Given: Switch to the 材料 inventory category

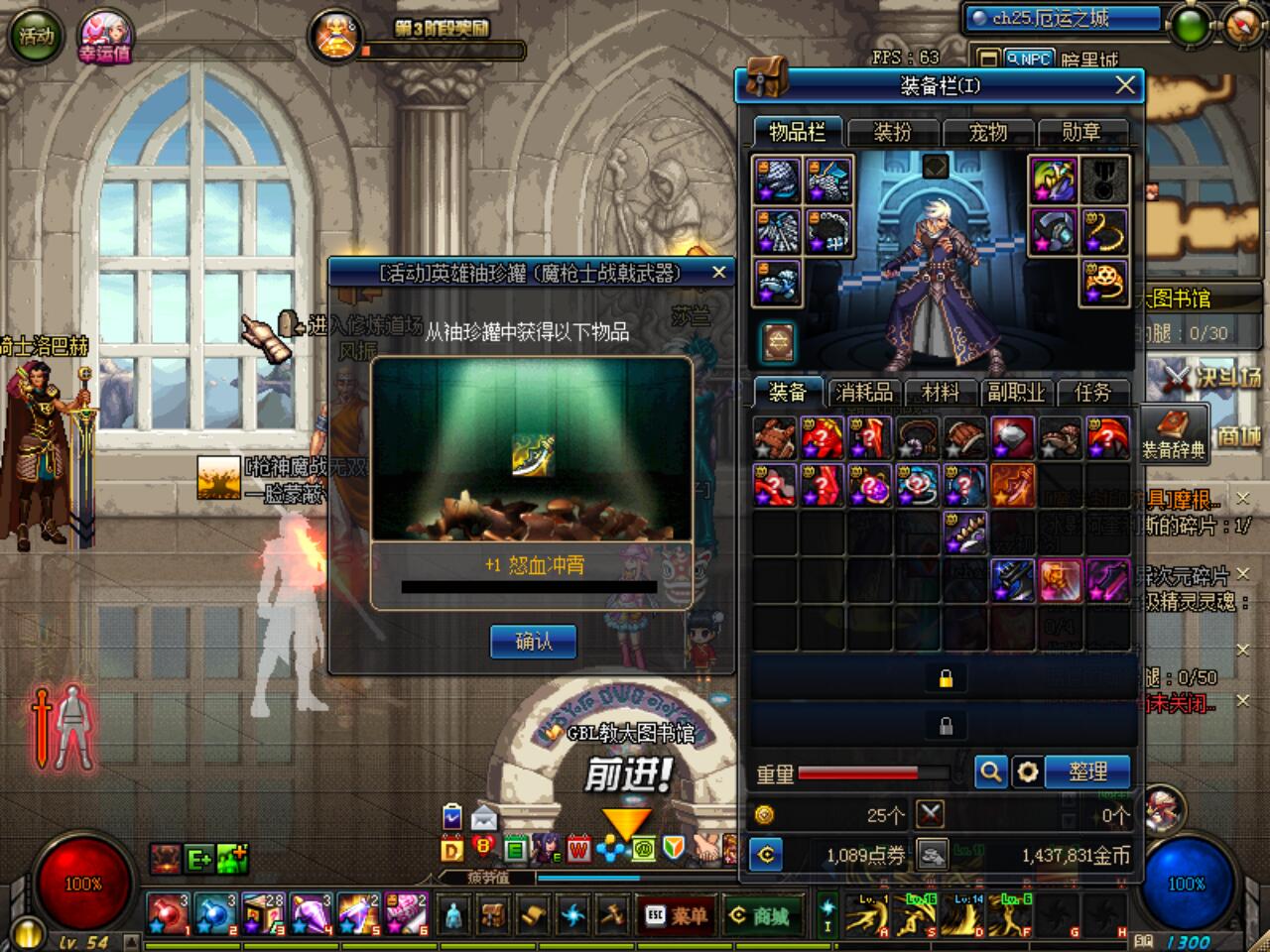Looking at the screenshot, I should pyautogui.click(x=940, y=393).
